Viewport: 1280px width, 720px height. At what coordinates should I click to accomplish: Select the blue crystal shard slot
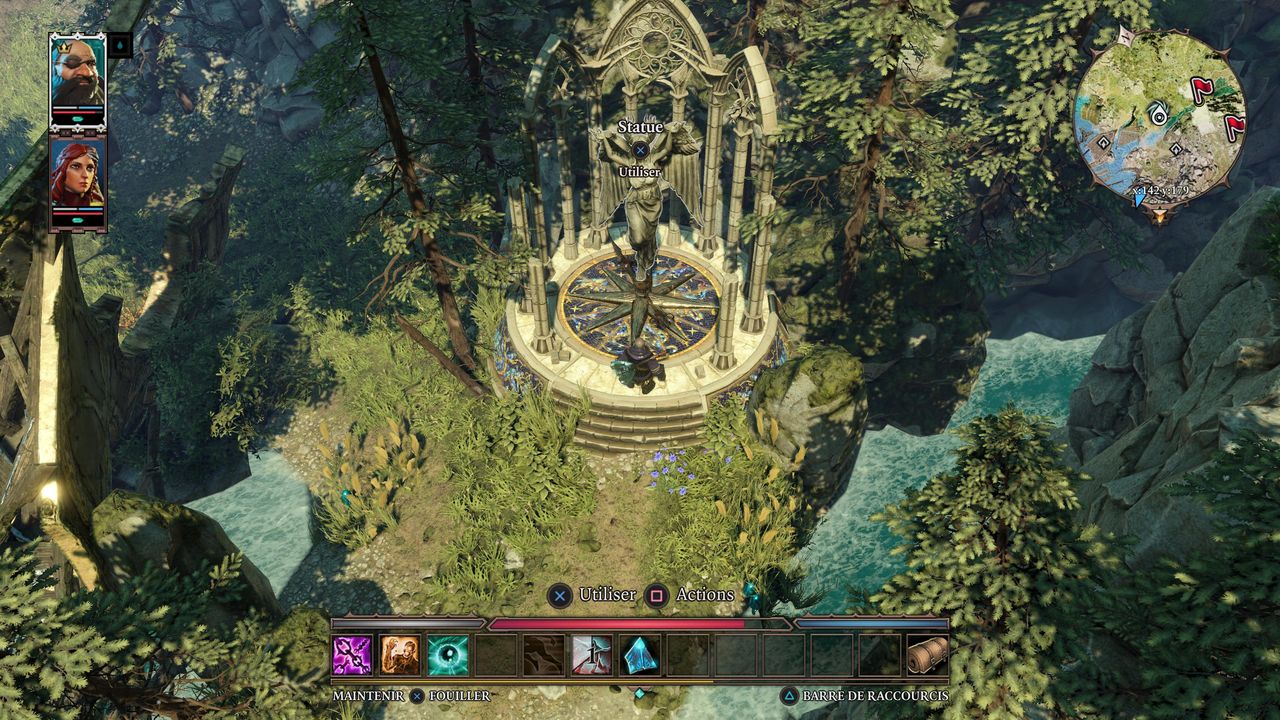click(x=640, y=655)
